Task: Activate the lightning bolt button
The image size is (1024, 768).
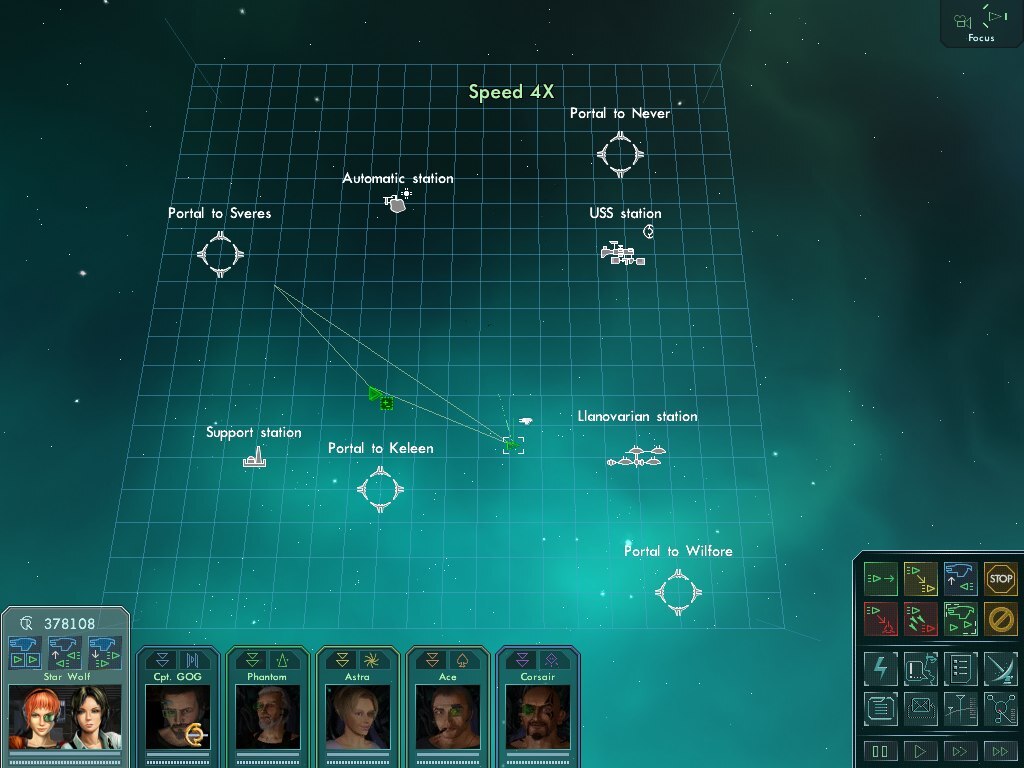Action: pyautogui.click(x=880, y=668)
